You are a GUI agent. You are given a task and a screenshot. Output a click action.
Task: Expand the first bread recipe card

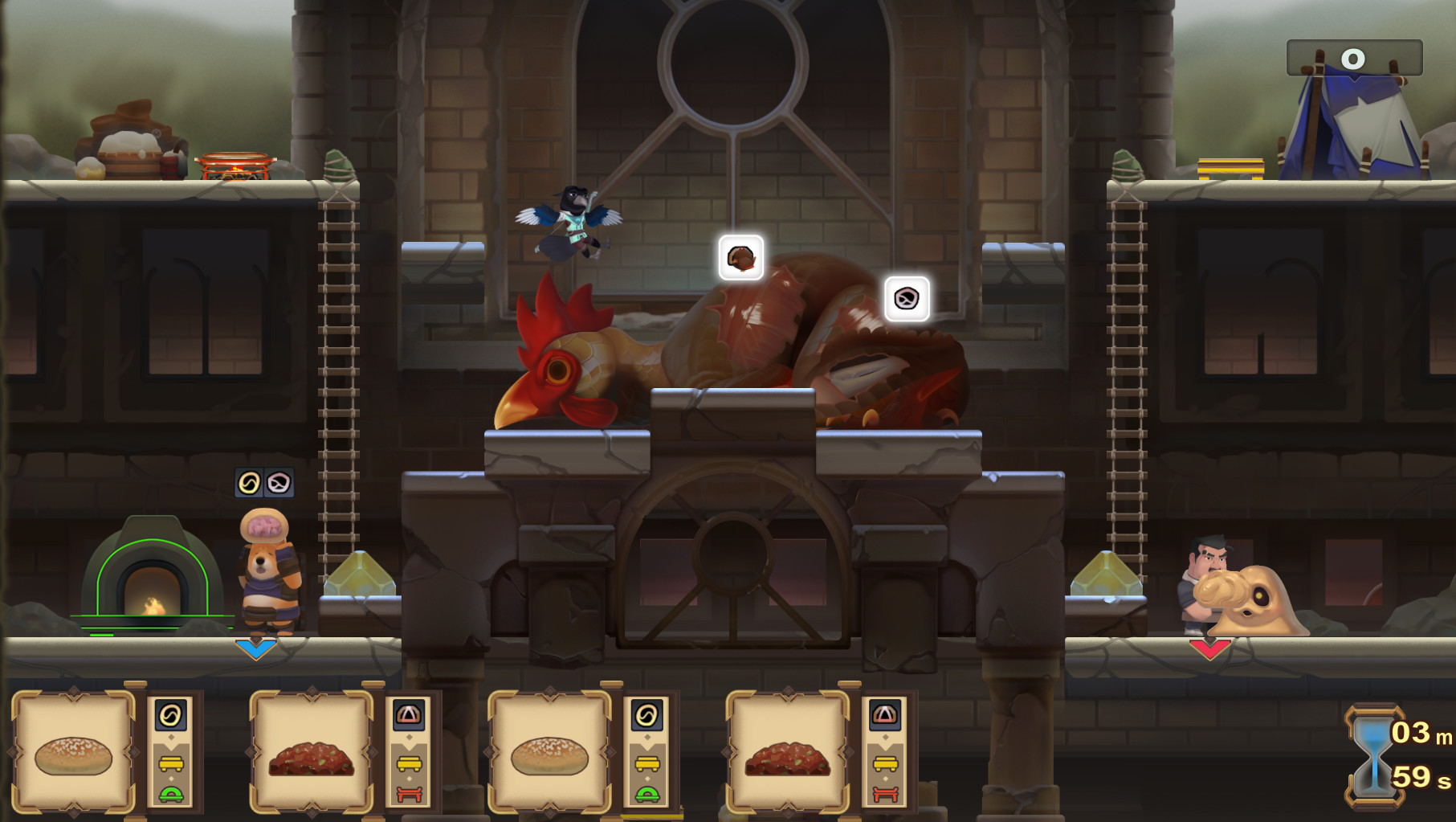[72, 755]
